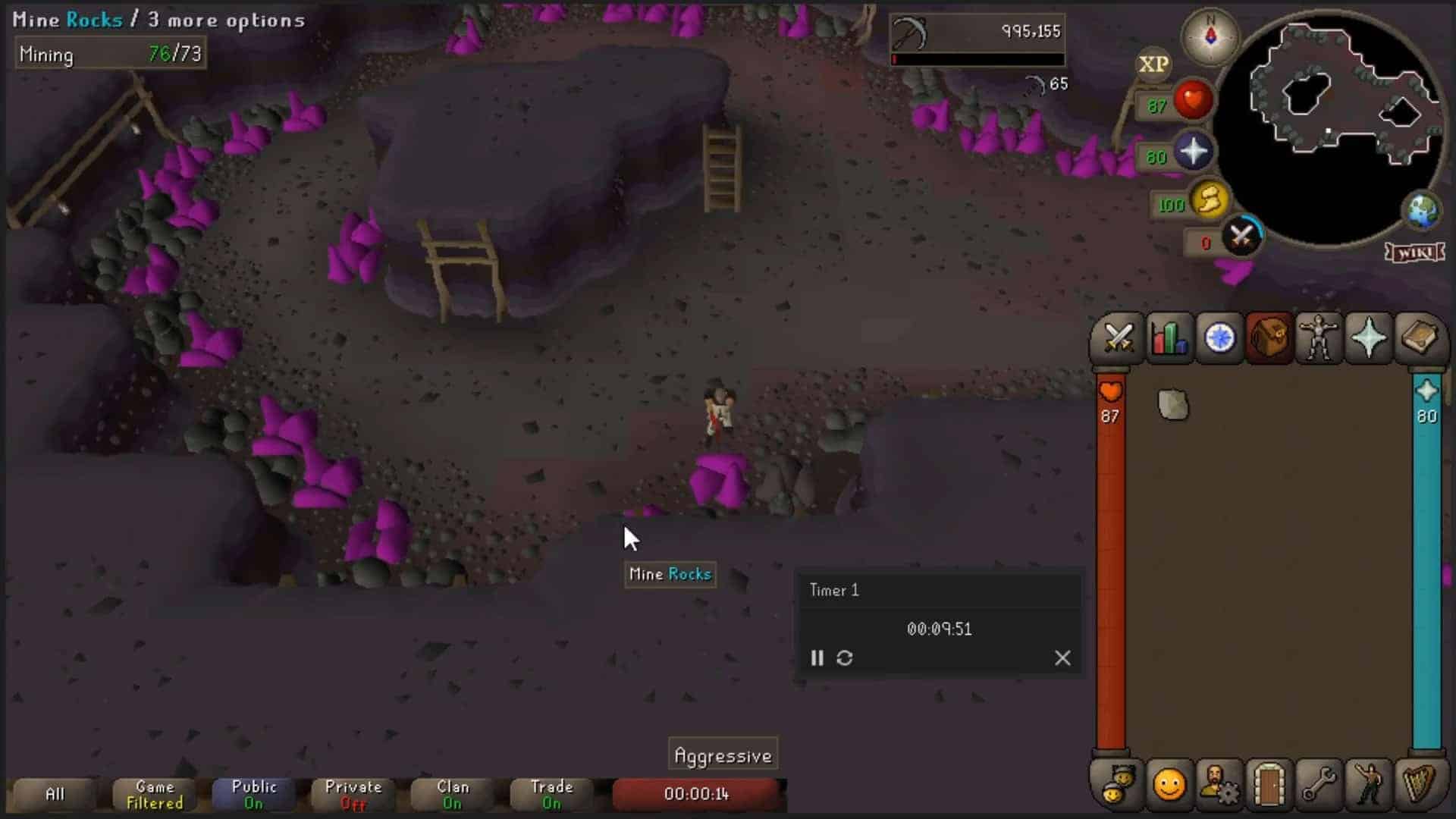Switch to the Combat Options tab

[x=1118, y=338]
